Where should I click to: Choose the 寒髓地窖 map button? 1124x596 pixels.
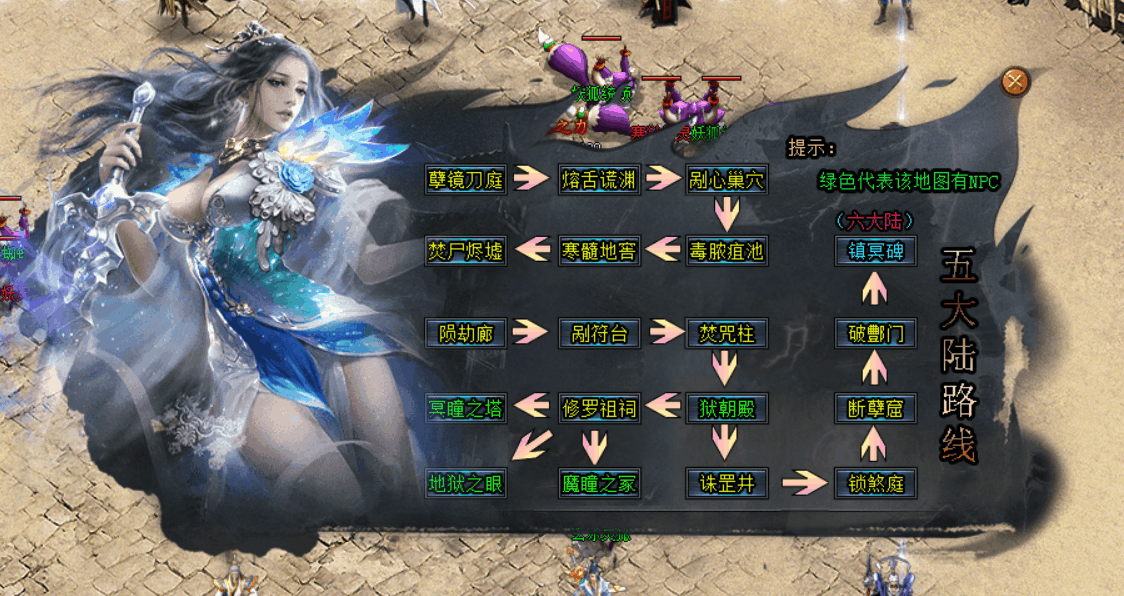(599, 250)
